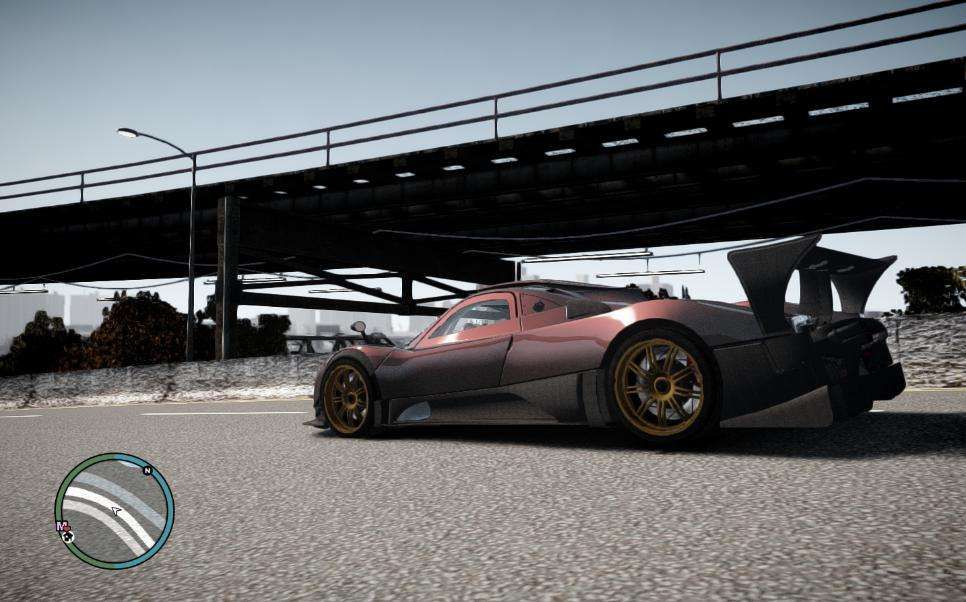The height and width of the screenshot is (602, 966).
Task: Click the player arrow on the minimap
Action: coord(116,511)
